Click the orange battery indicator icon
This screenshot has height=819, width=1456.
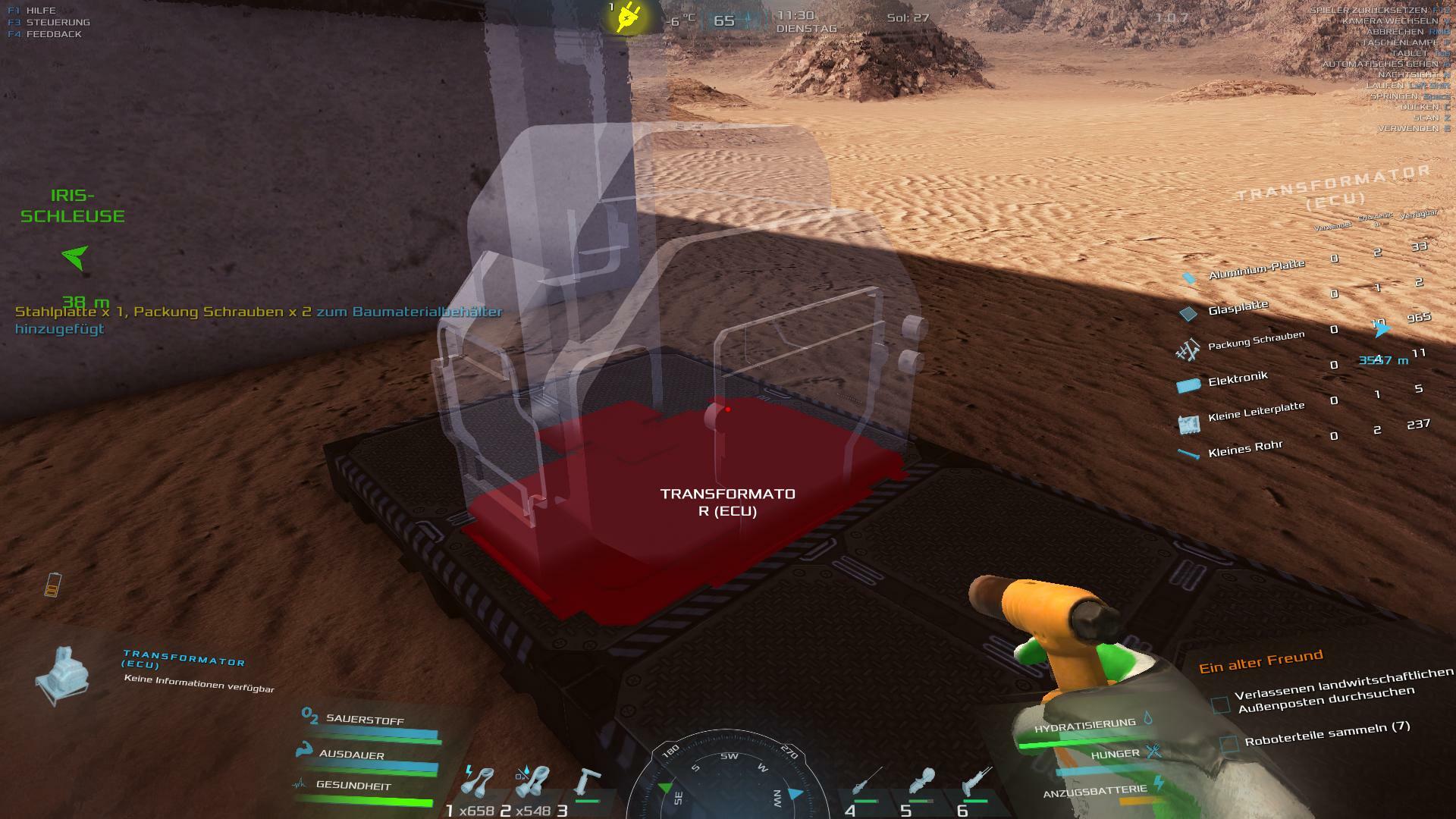coord(52,585)
